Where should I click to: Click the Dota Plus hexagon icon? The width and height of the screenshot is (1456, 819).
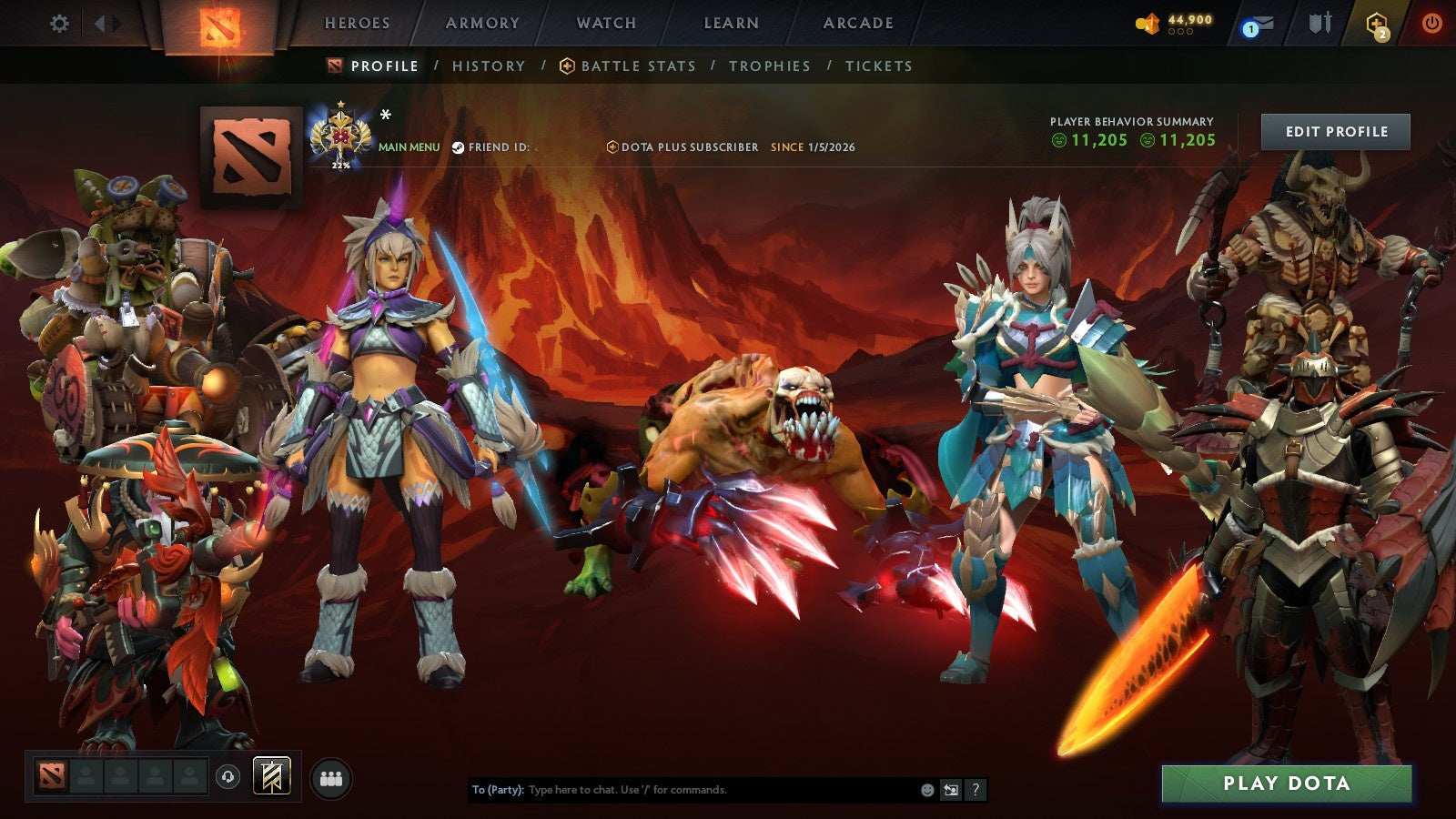(1377, 25)
